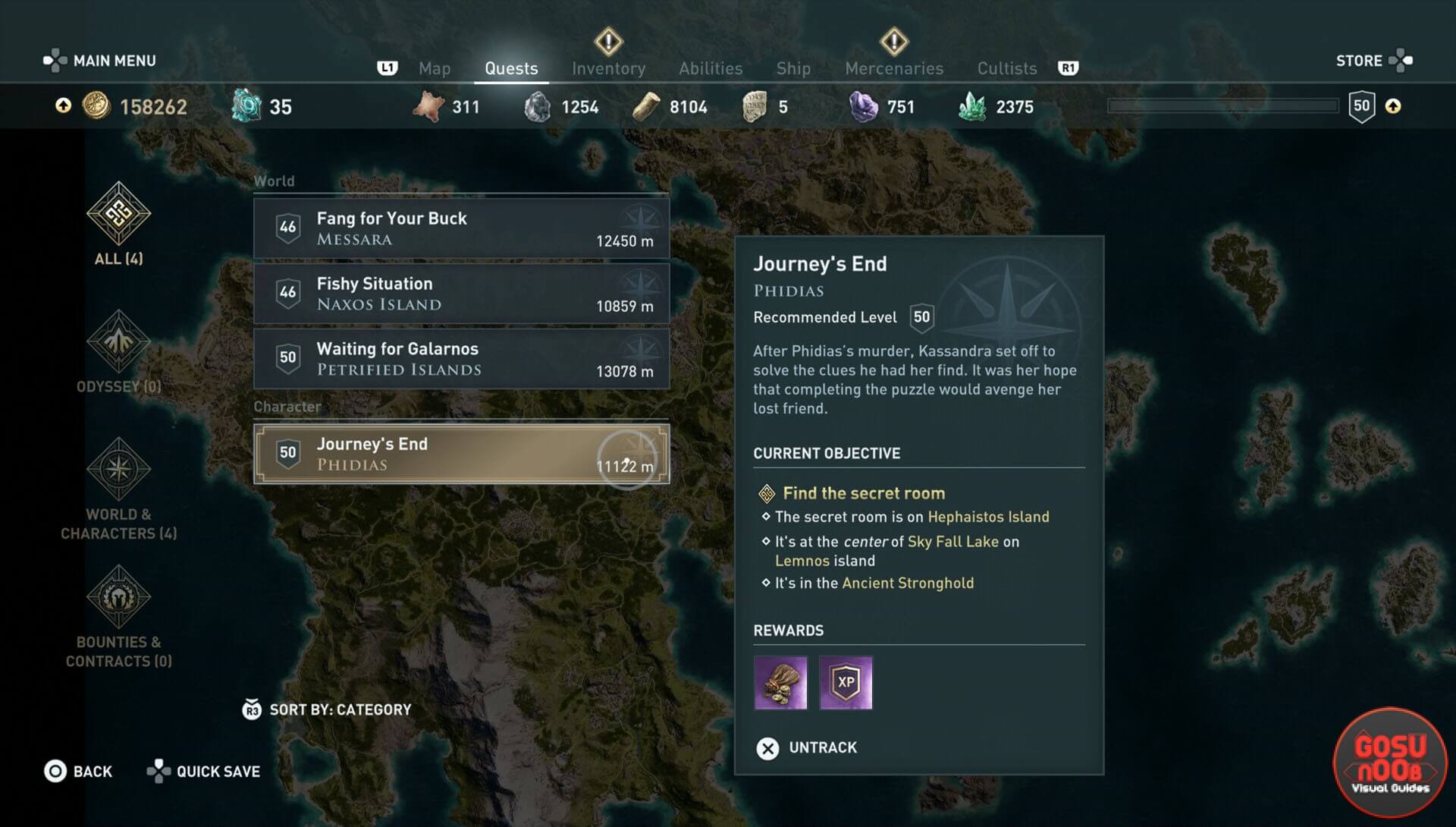Show the Cultists tab
This screenshot has width=1456, height=827.
click(1006, 68)
